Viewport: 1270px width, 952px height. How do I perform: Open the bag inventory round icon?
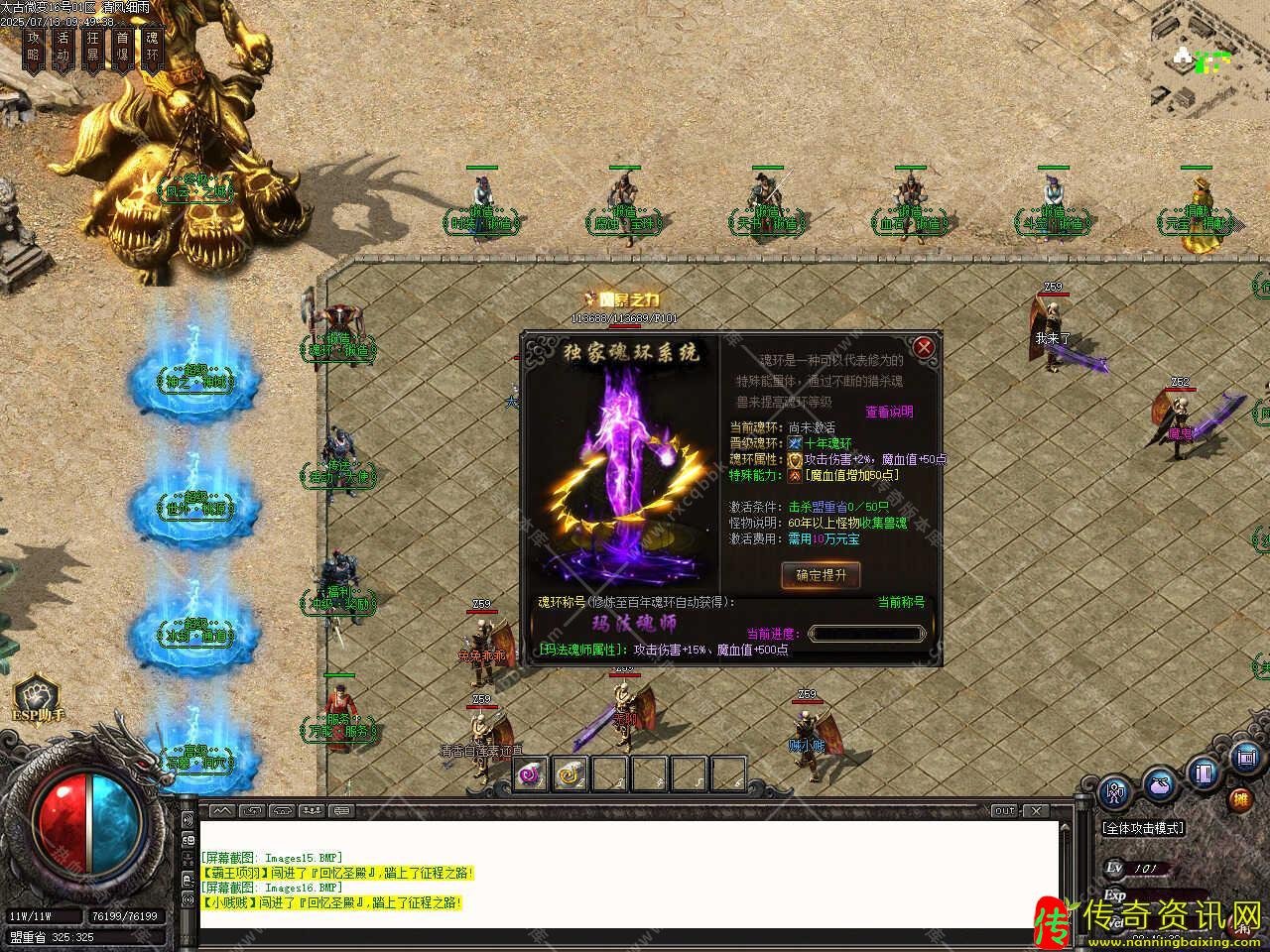1160,784
